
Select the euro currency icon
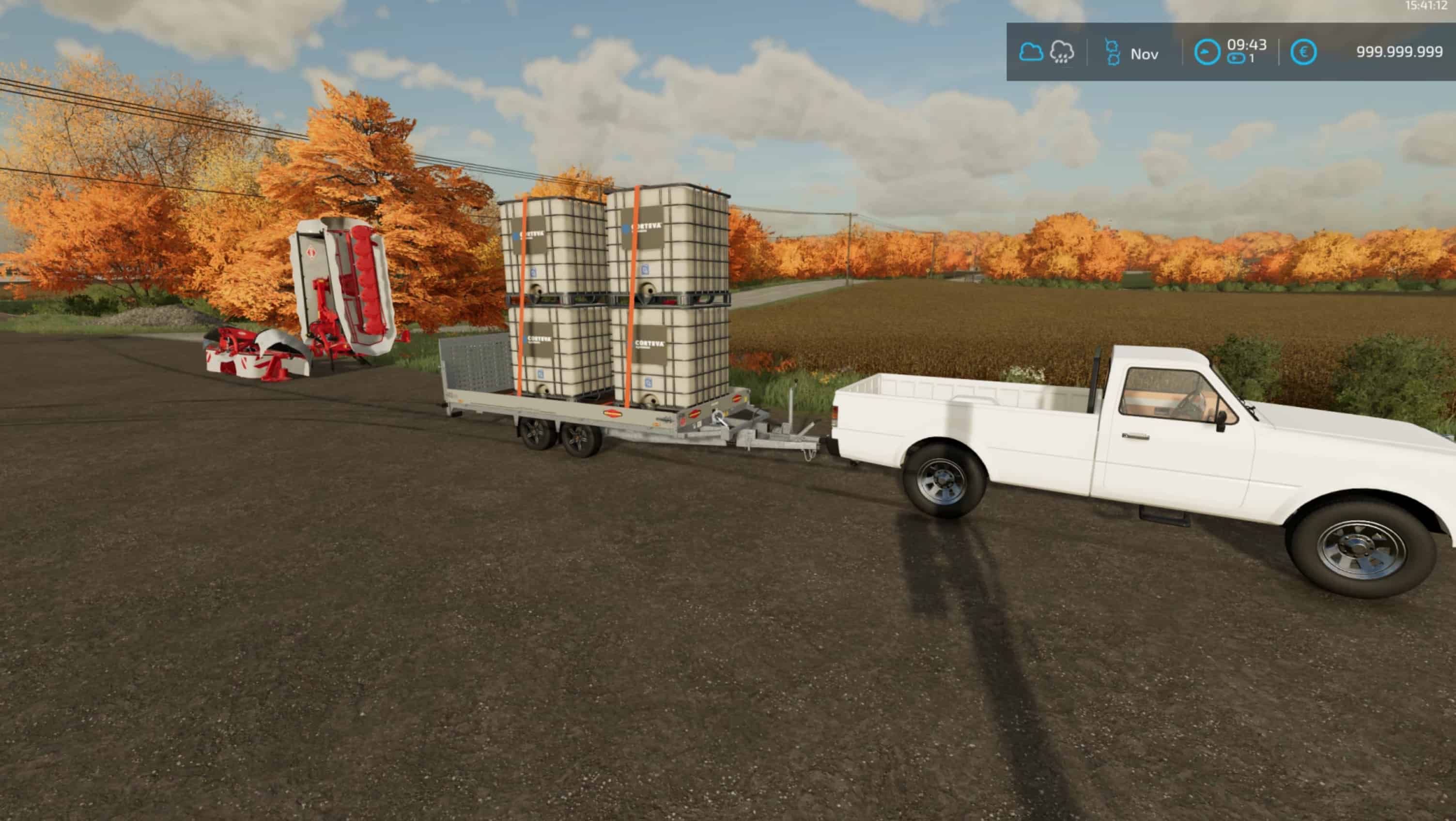click(1303, 52)
